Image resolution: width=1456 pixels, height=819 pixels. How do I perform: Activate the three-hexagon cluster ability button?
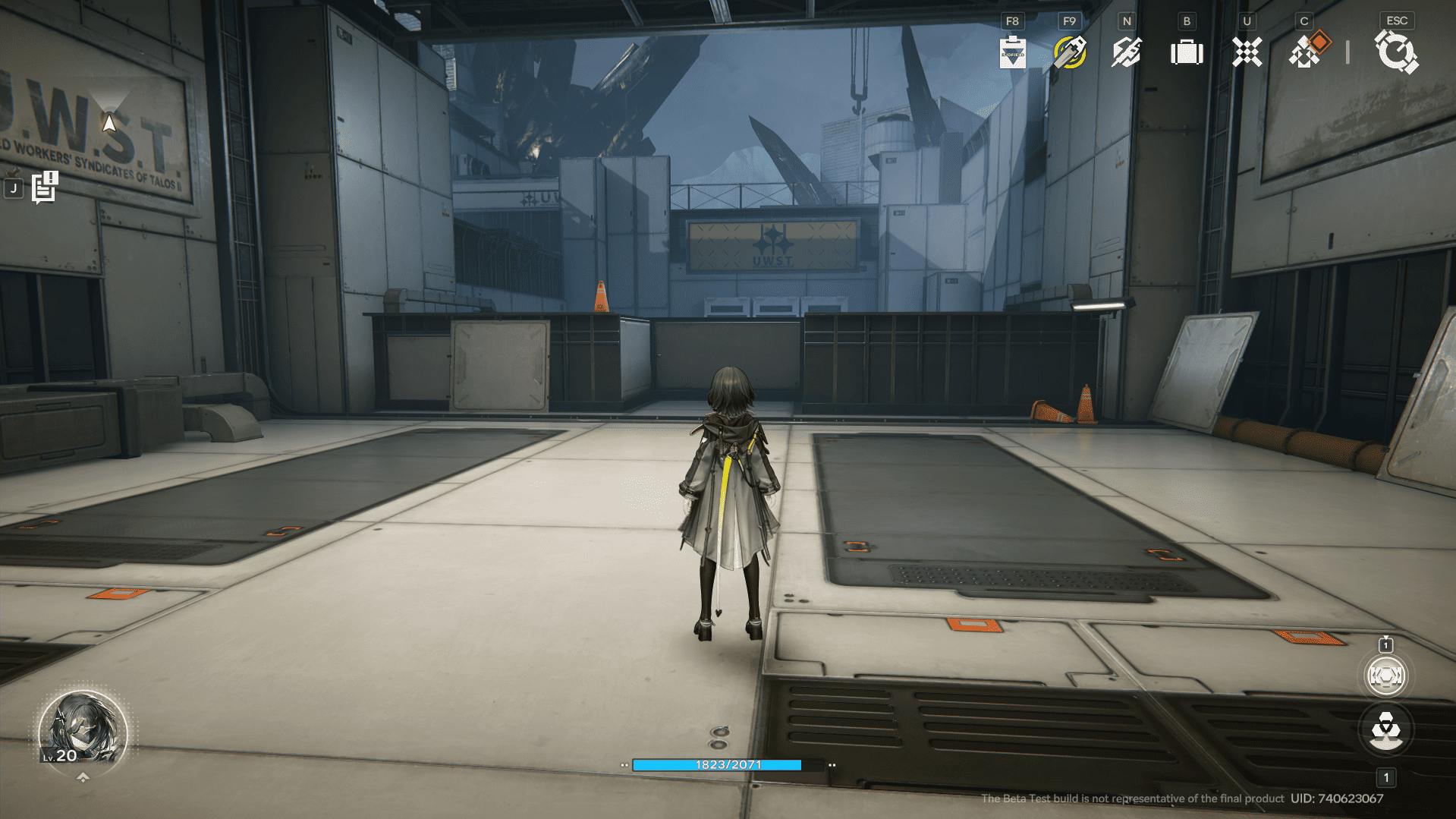pos(1385,729)
